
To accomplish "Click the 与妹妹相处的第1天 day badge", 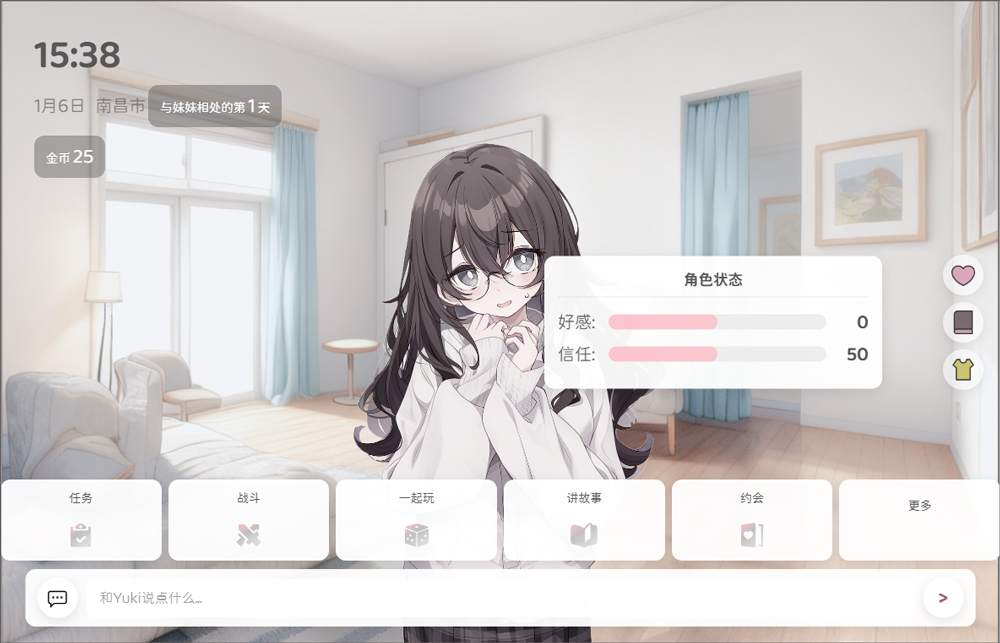I will tap(215, 106).
